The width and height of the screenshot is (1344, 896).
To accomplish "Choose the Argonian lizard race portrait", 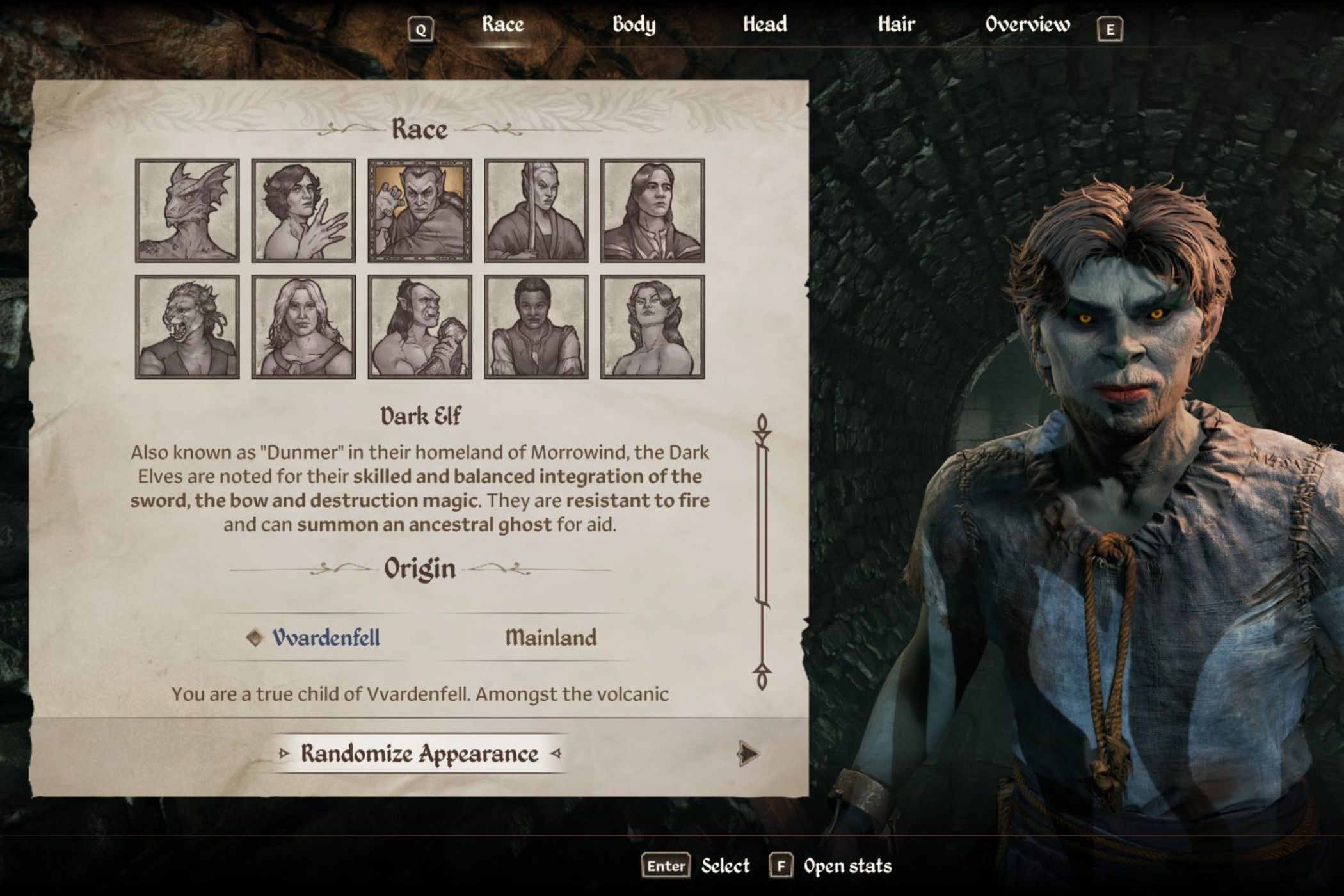I will (x=188, y=211).
